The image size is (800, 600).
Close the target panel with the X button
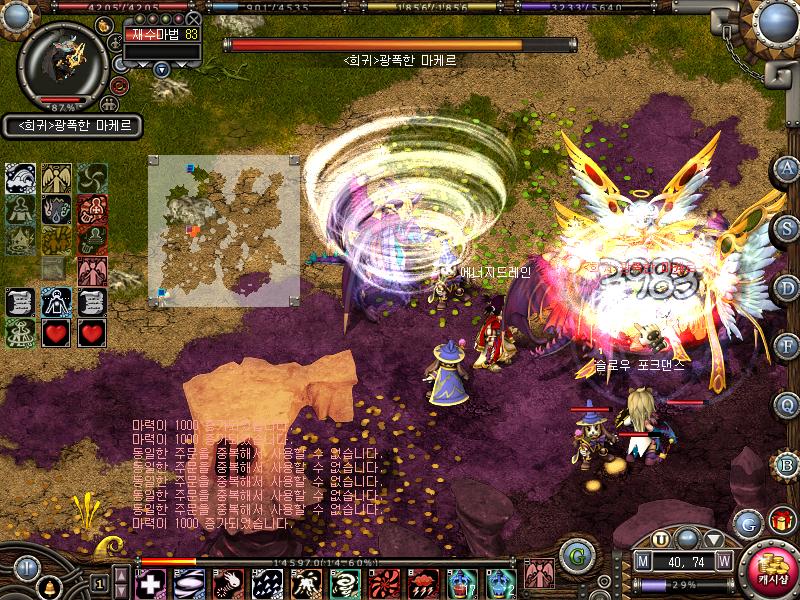click(193, 18)
